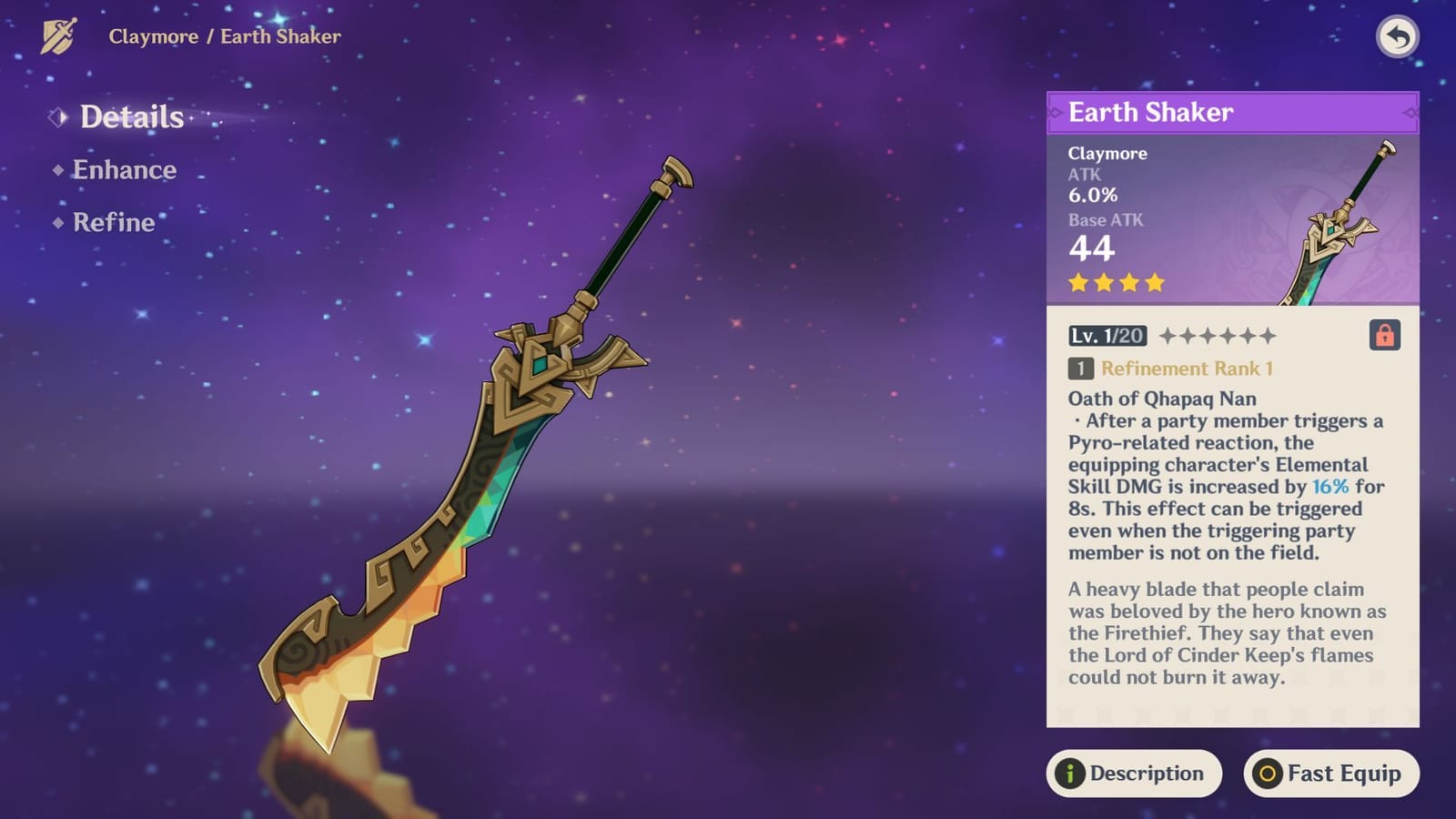Open the Refine tab
1456x819 pixels.
(x=112, y=222)
